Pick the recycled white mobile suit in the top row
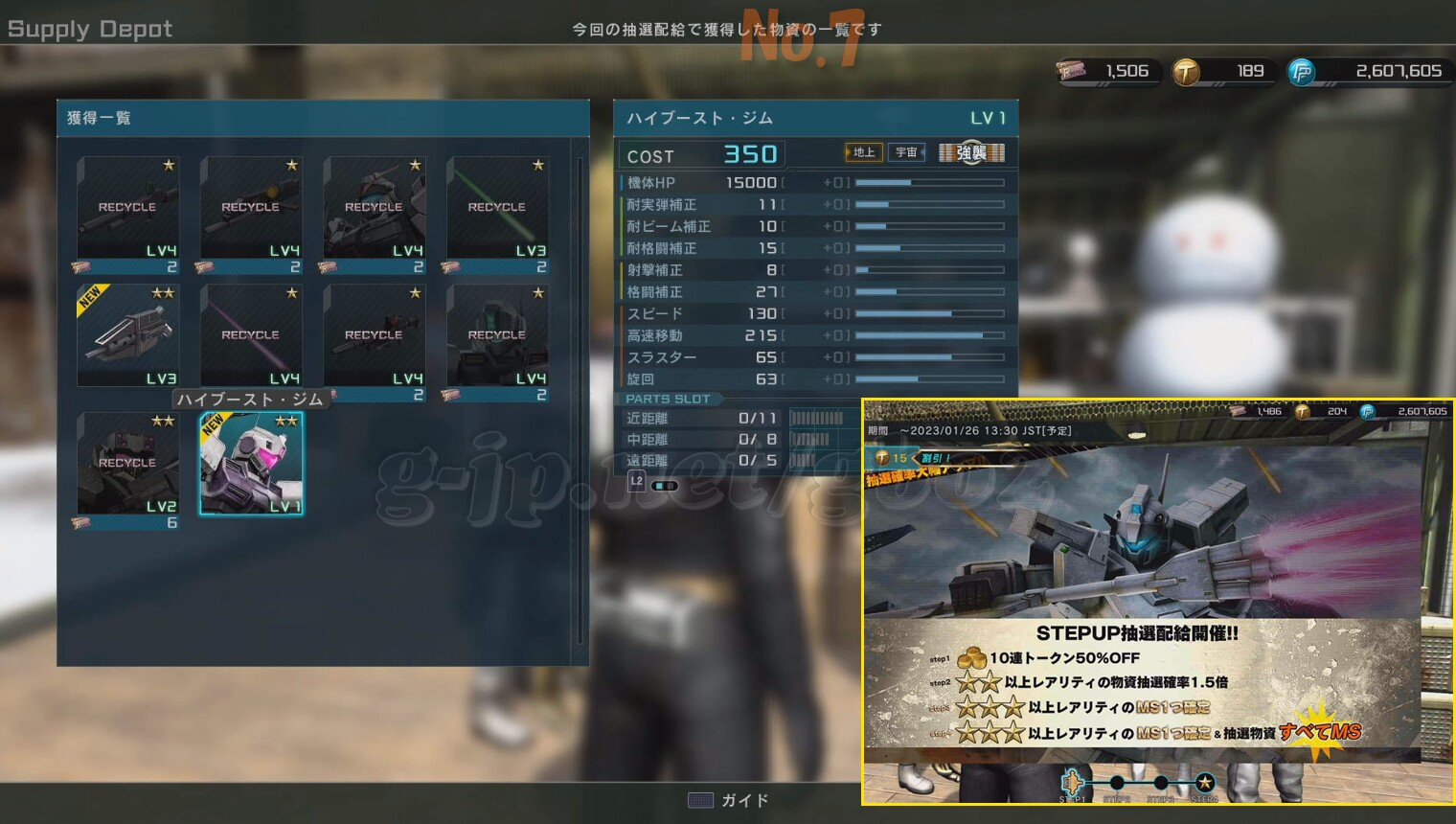This screenshot has height=824, width=1456. (374, 208)
